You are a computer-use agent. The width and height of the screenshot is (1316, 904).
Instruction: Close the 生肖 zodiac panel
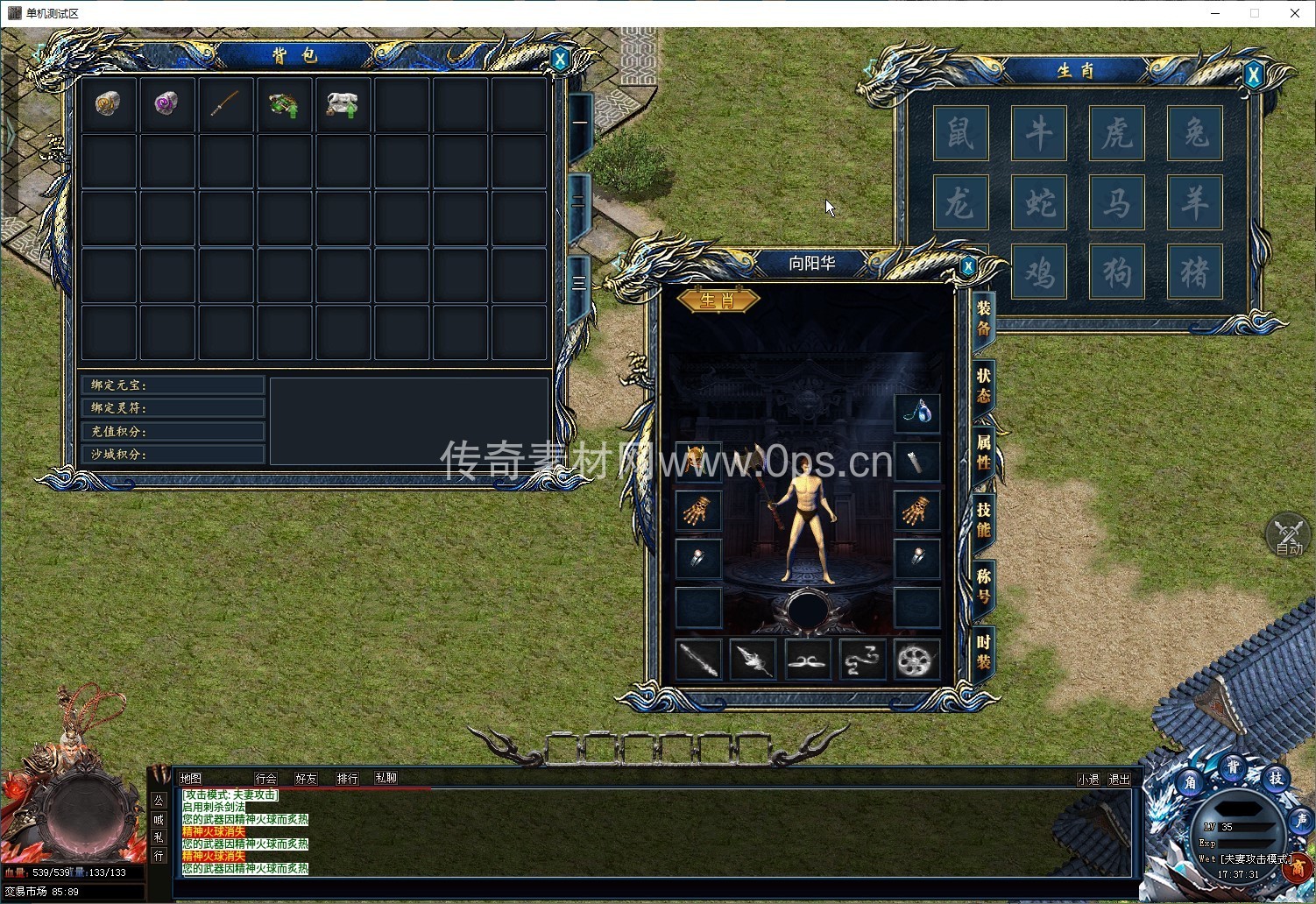point(1253,75)
